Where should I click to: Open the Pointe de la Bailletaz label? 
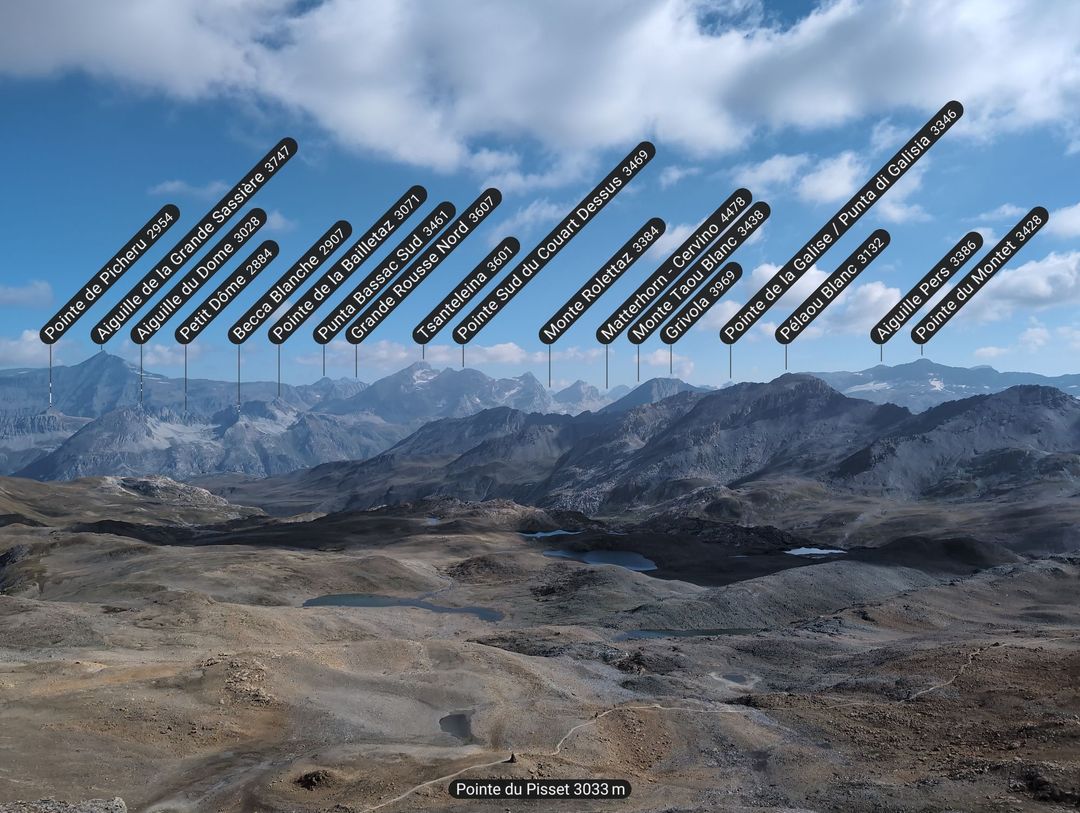[x=347, y=265]
